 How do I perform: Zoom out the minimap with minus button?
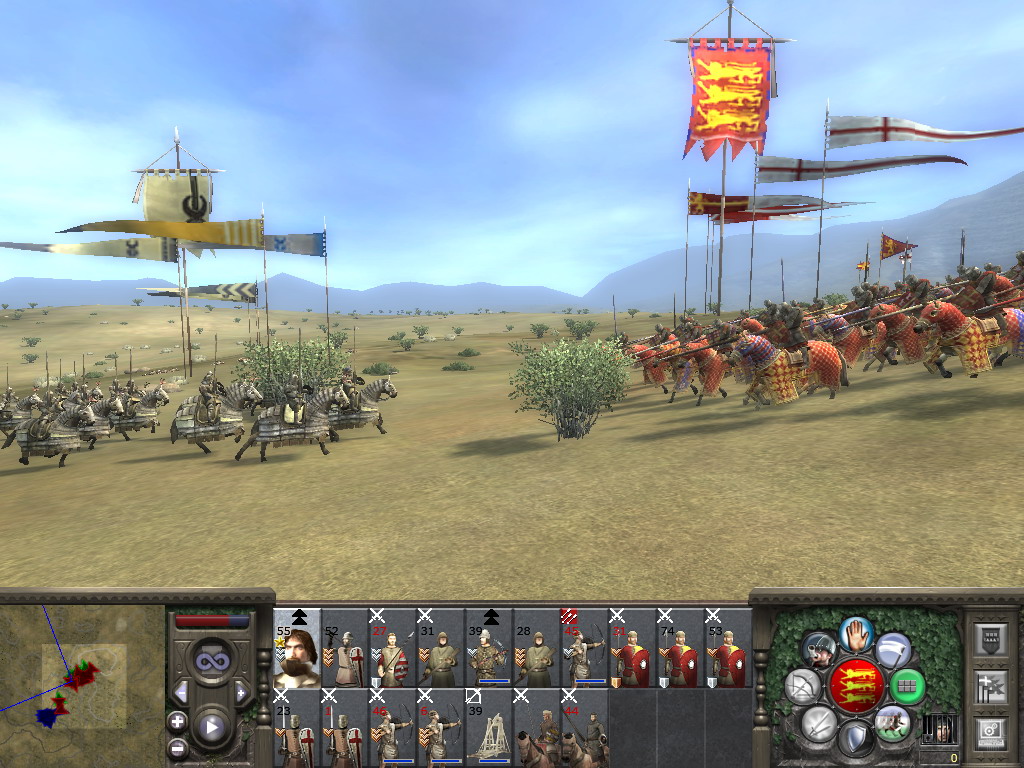pos(177,746)
